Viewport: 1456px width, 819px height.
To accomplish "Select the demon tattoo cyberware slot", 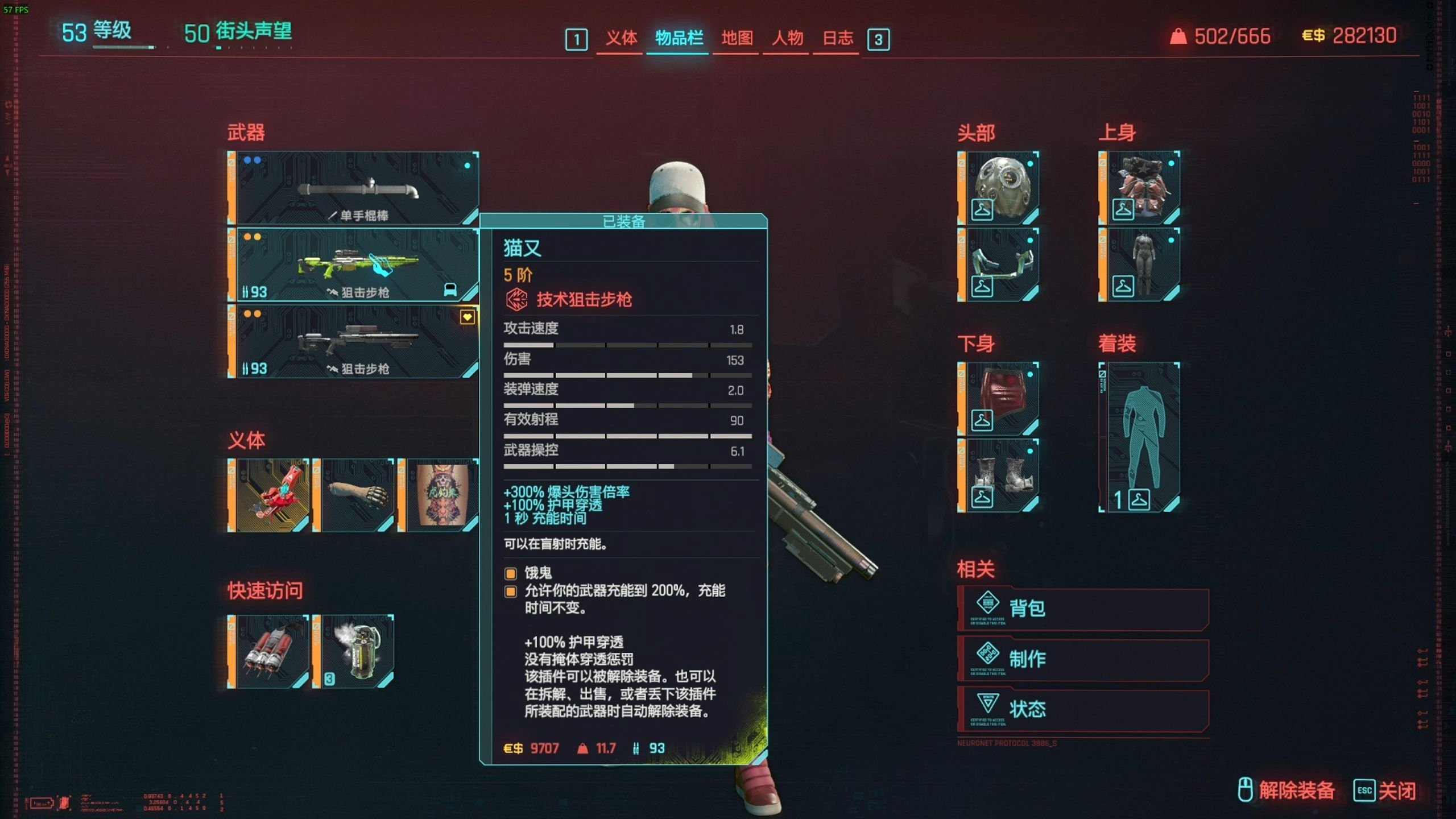I will pos(439,495).
